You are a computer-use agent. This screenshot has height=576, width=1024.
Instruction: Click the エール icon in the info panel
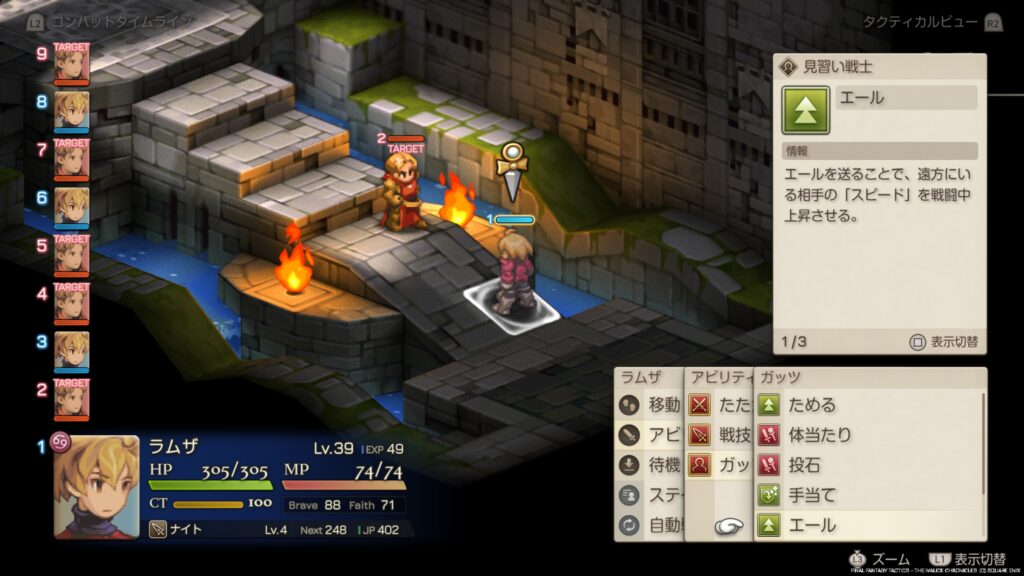(806, 111)
